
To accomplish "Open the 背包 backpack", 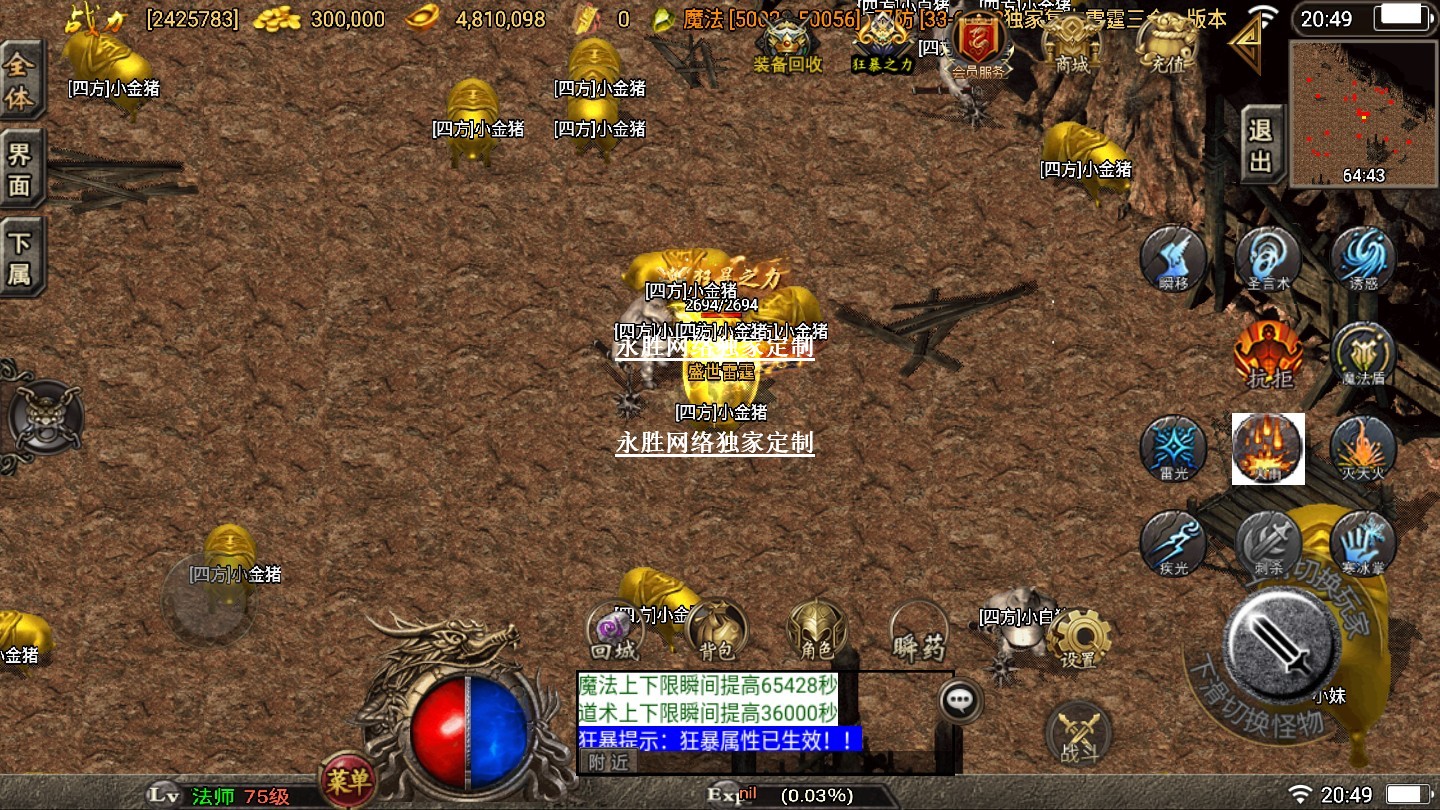I will coord(717,630).
